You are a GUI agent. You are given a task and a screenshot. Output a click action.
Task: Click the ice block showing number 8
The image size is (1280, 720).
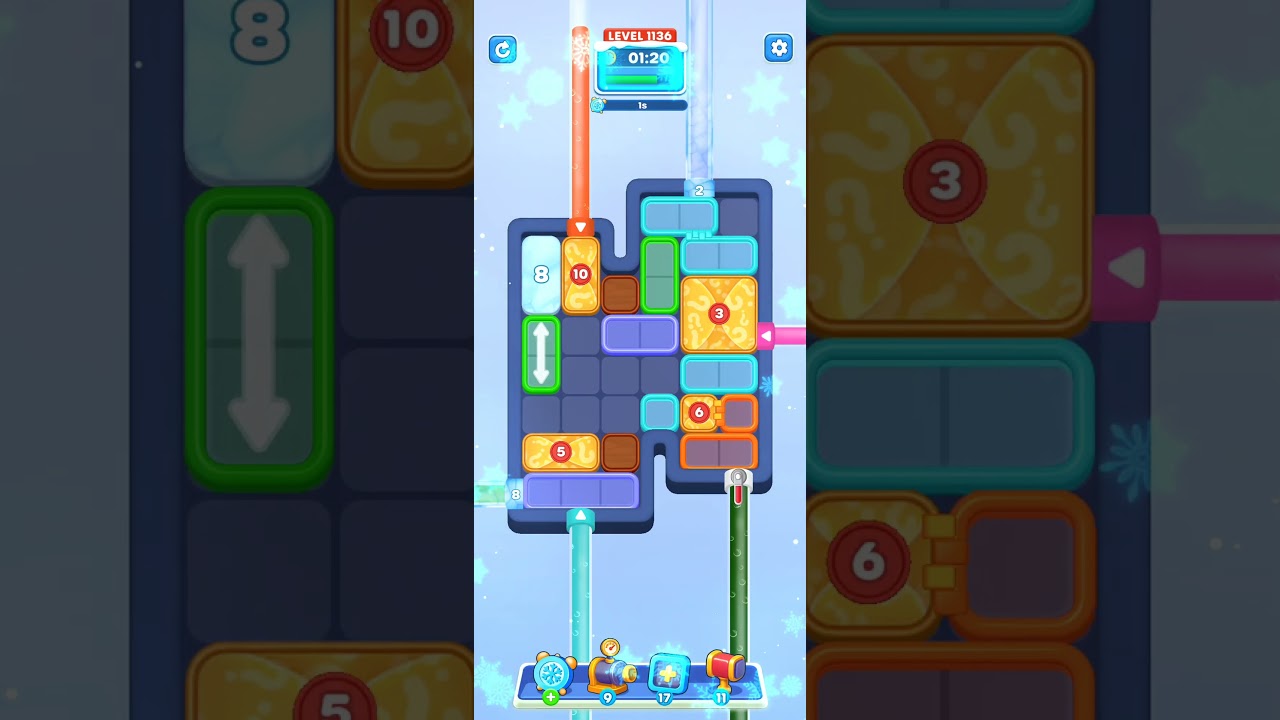[539, 272]
